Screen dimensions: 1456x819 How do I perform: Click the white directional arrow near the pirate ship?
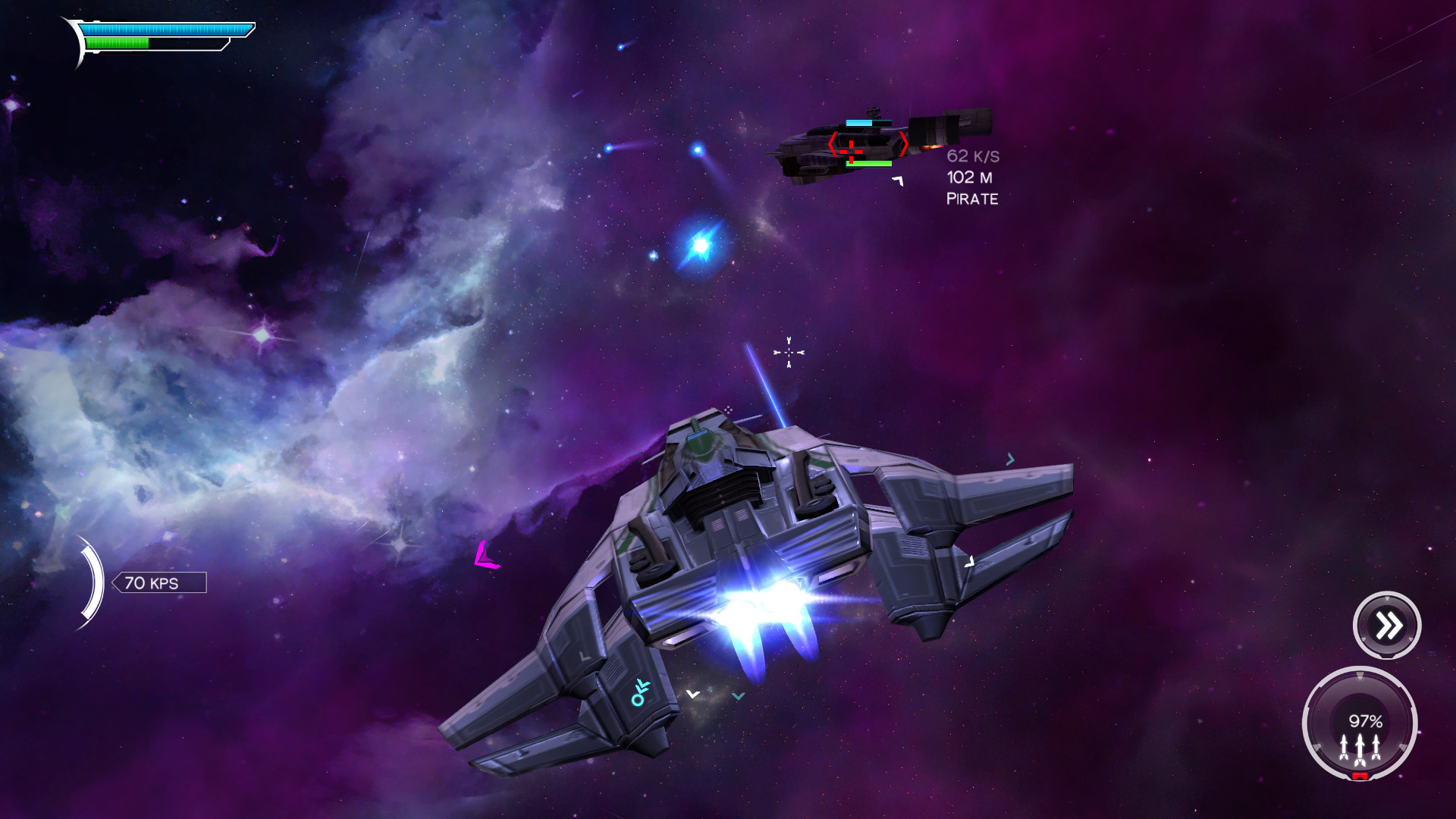[x=898, y=182]
